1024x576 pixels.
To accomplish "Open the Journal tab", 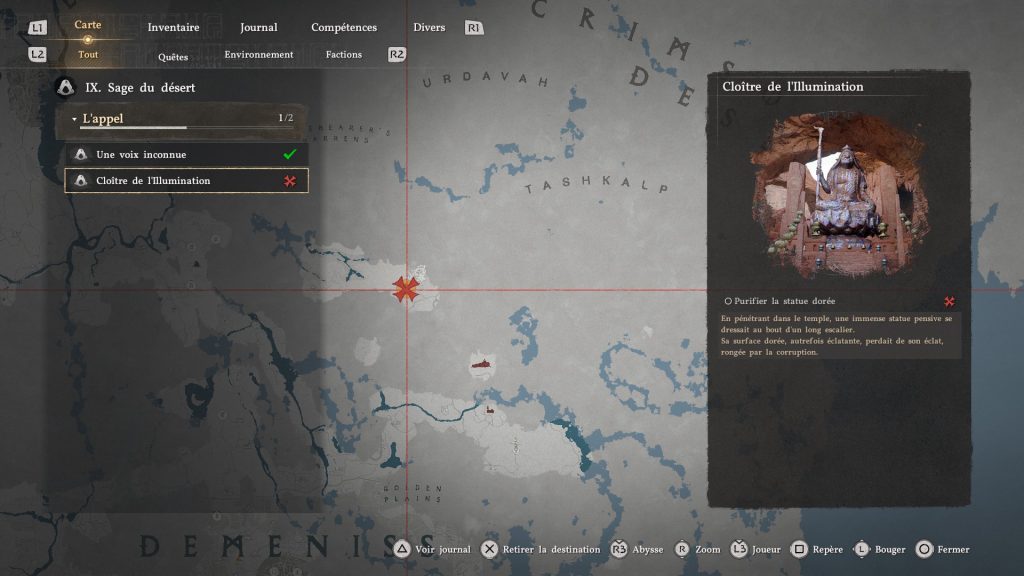I will (259, 27).
